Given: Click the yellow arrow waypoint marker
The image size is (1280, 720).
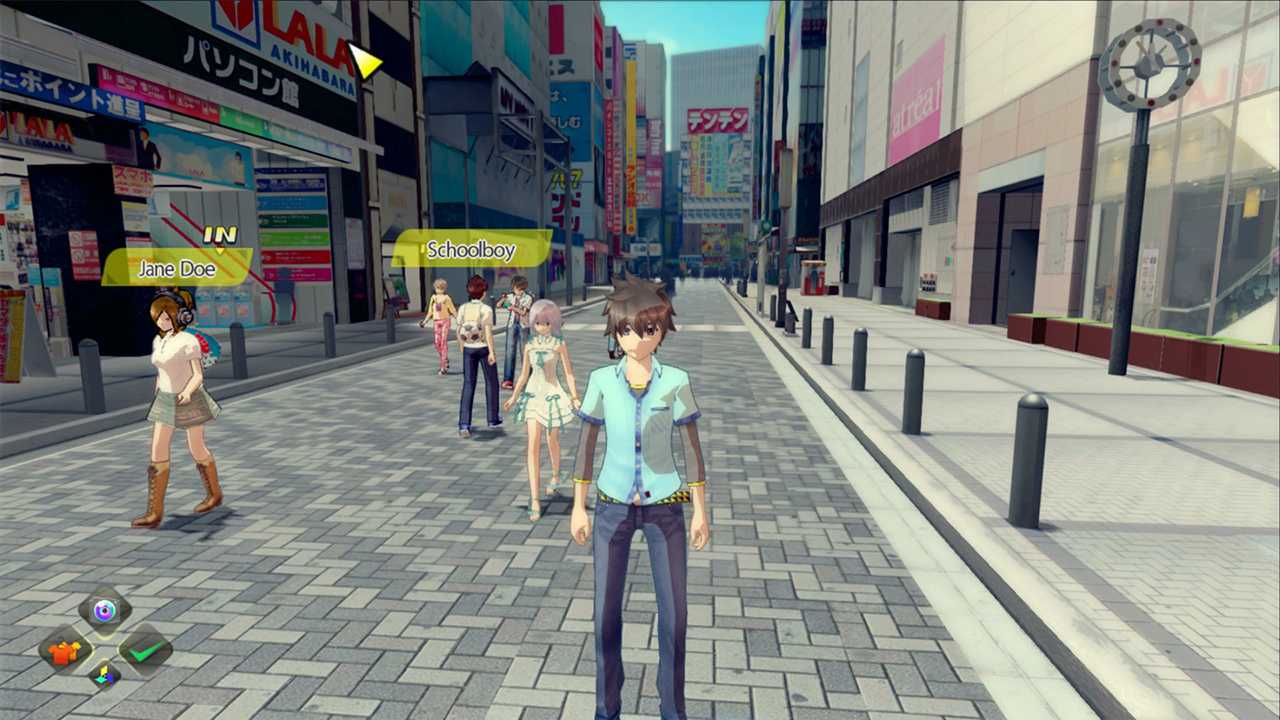Looking at the screenshot, I should click(366, 62).
